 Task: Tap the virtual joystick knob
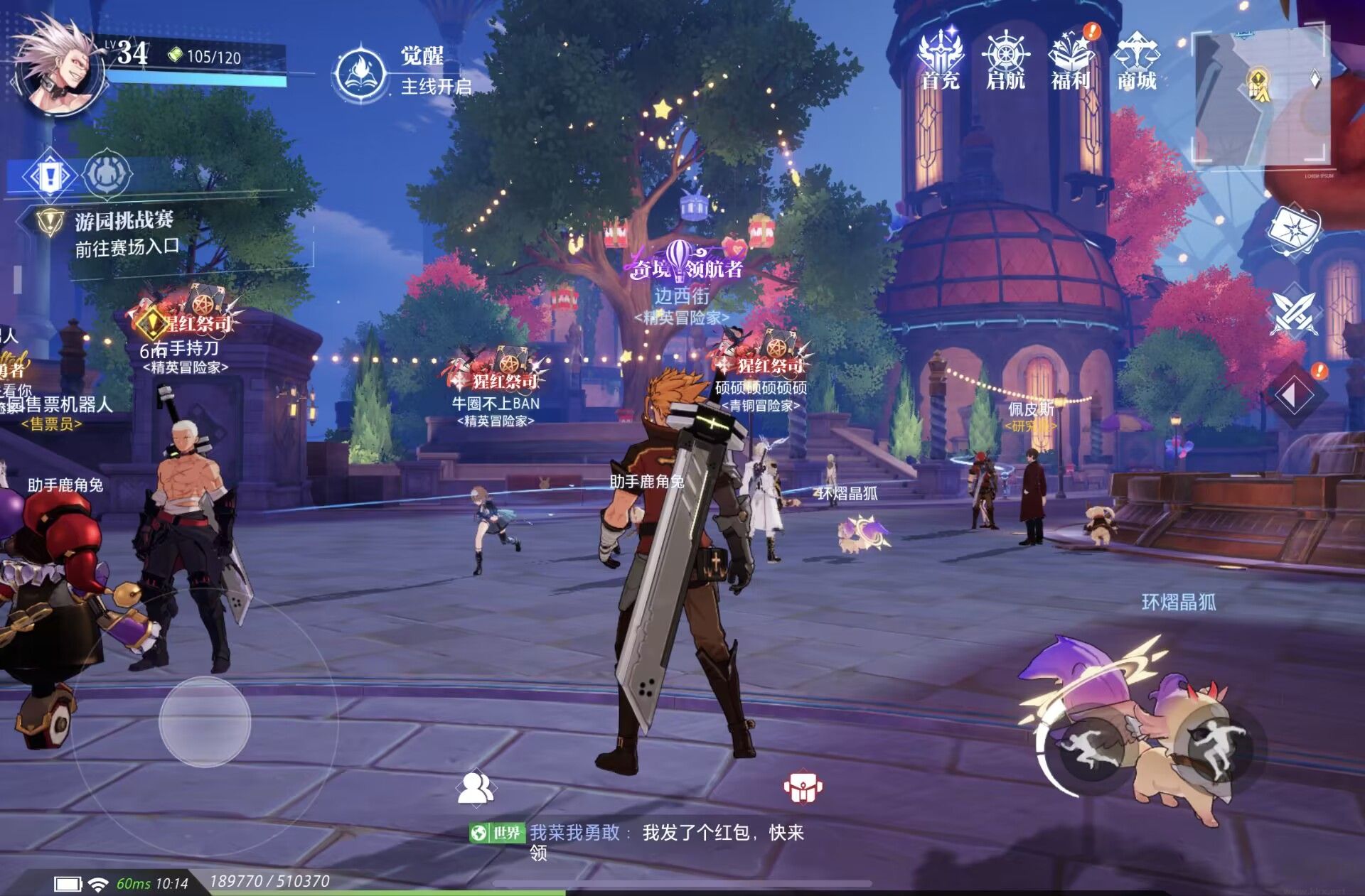pos(205,721)
